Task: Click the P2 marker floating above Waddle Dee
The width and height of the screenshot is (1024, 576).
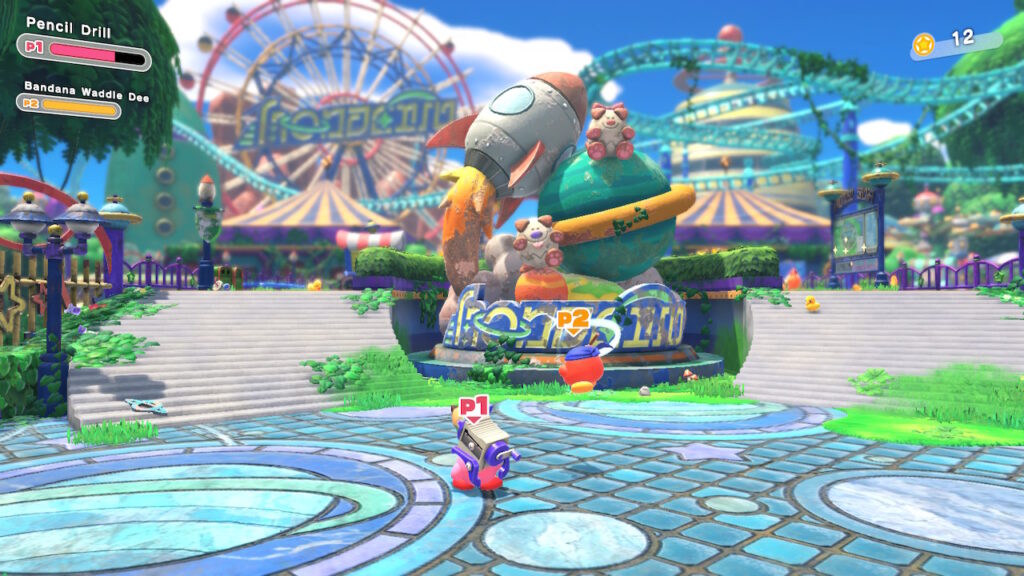Action: (x=572, y=320)
